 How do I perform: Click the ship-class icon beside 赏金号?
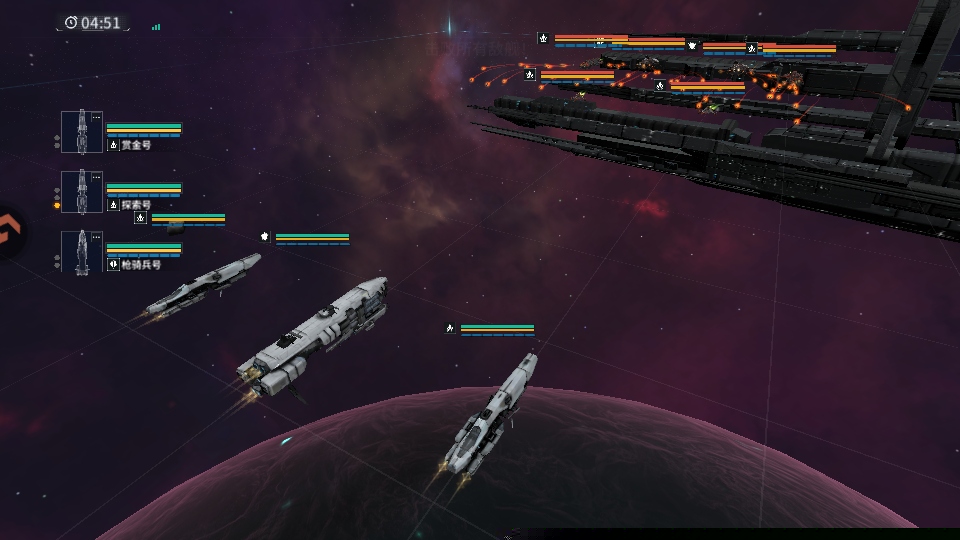pyautogui.click(x=113, y=145)
